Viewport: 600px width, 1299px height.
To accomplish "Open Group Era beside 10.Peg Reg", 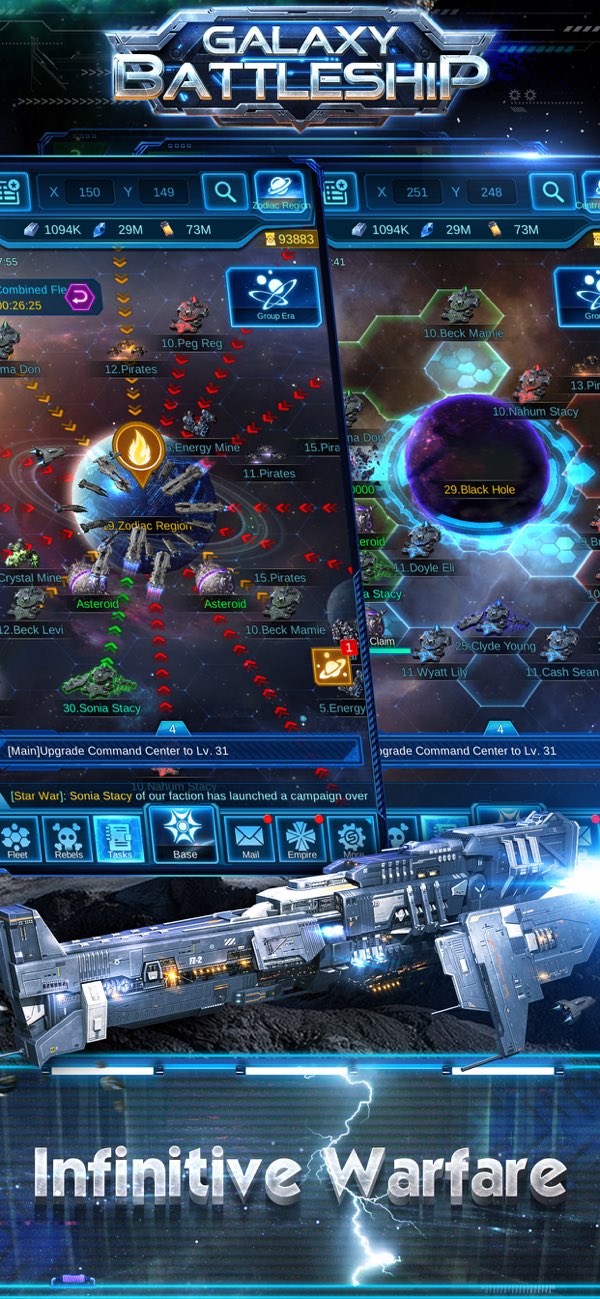I will point(273,296).
